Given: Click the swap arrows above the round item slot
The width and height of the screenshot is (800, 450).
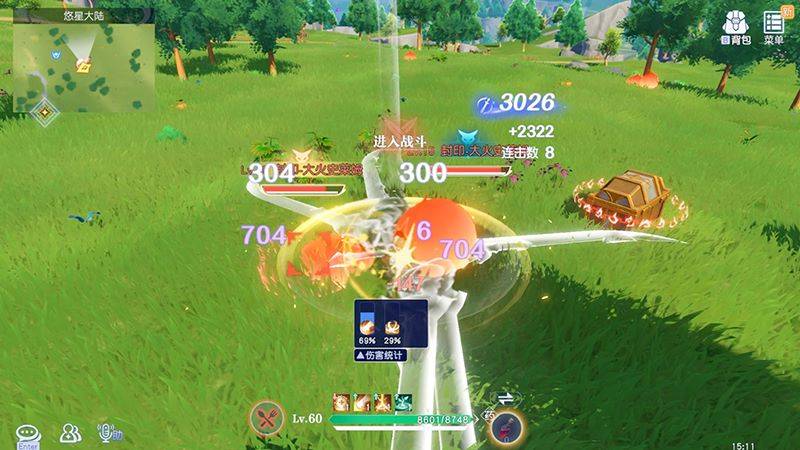Looking at the screenshot, I should 505,398.
